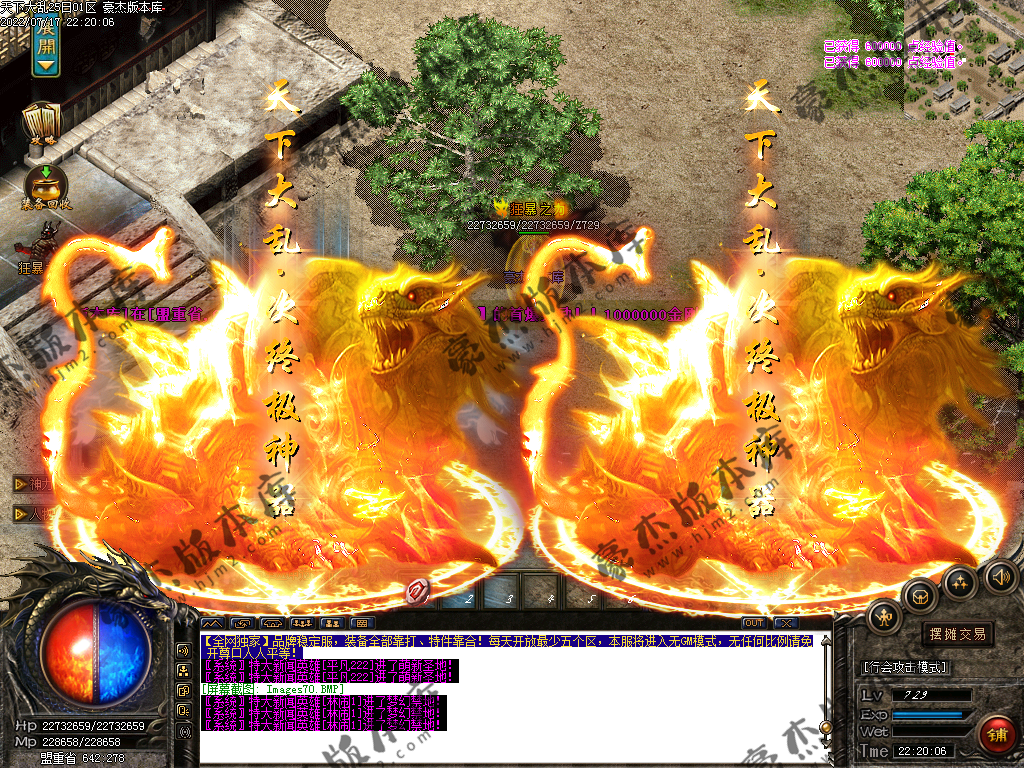Use the red item in hotbar slot one
Viewport: 1024px width, 768px height.
click(x=418, y=592)
